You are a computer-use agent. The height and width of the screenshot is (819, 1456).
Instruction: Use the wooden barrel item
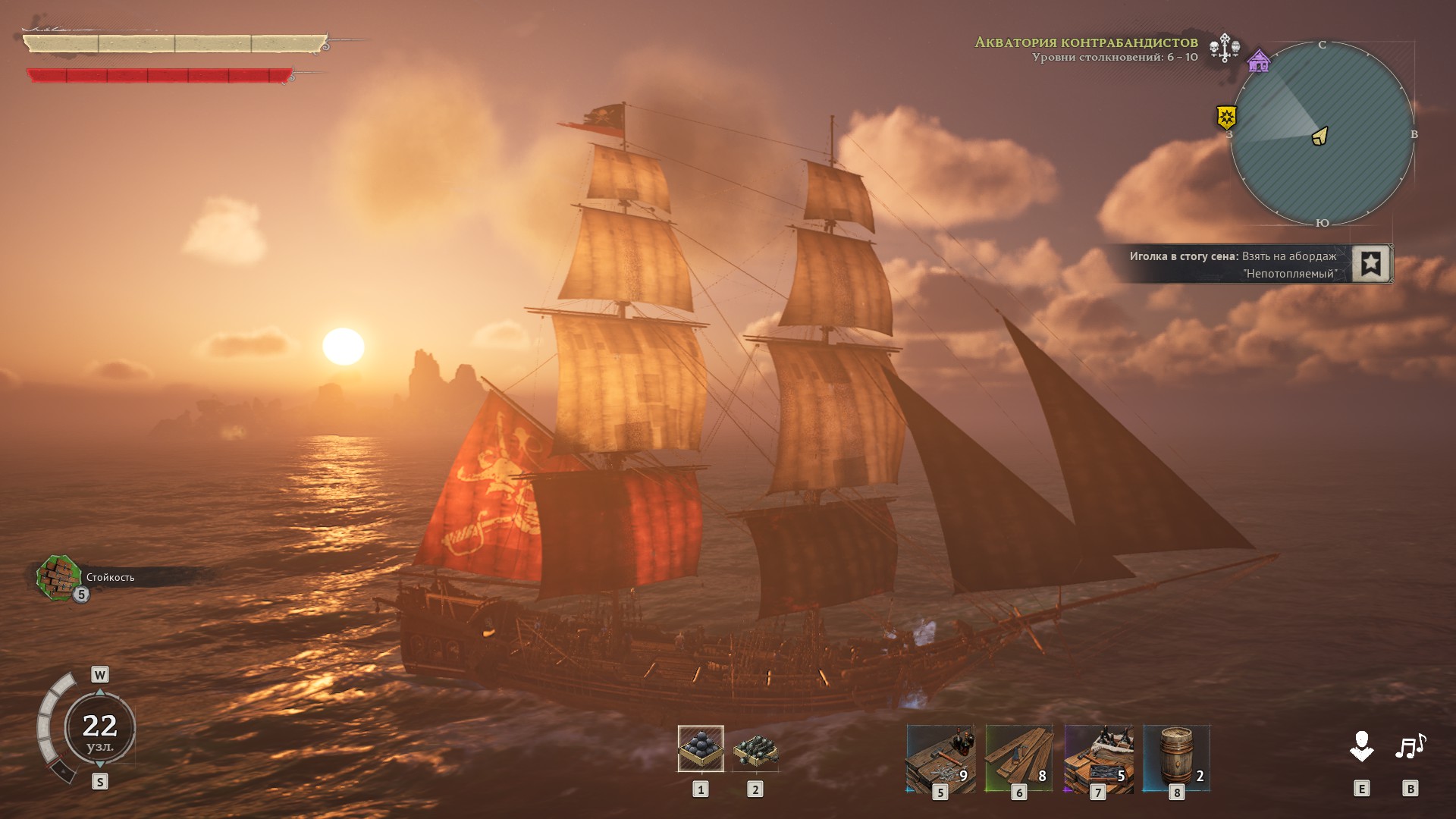[x=1176, y=758]
